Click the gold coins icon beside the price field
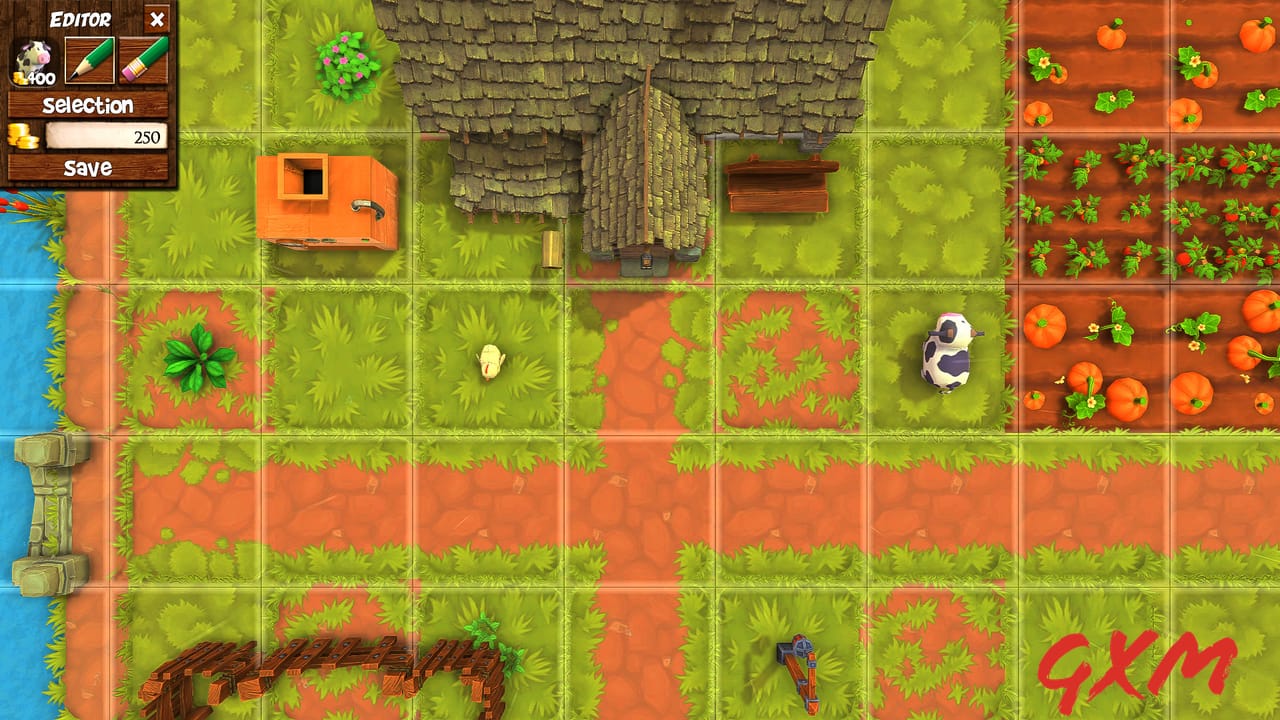 coord(26,136)
